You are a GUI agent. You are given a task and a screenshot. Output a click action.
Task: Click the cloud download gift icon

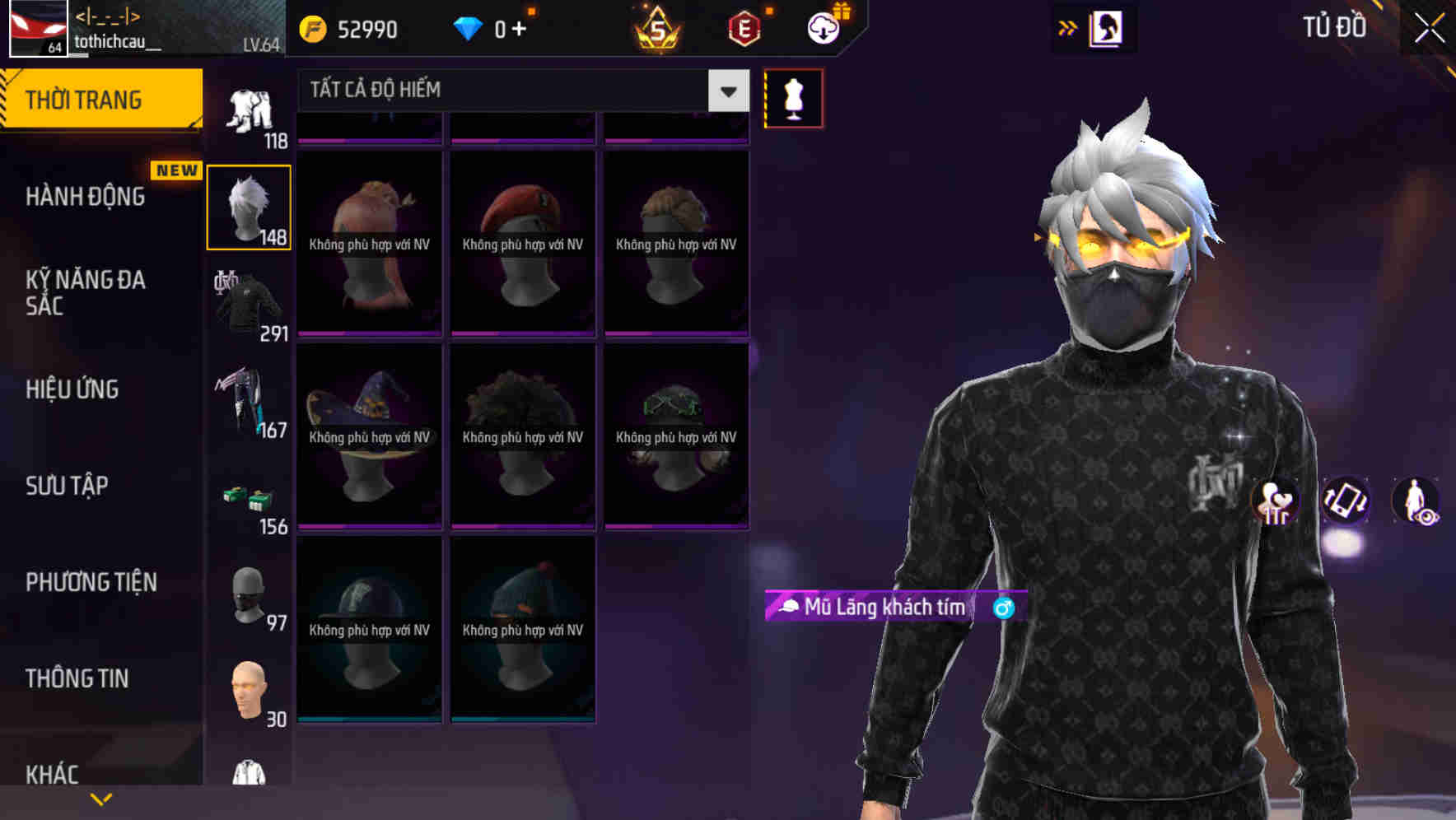824,27
